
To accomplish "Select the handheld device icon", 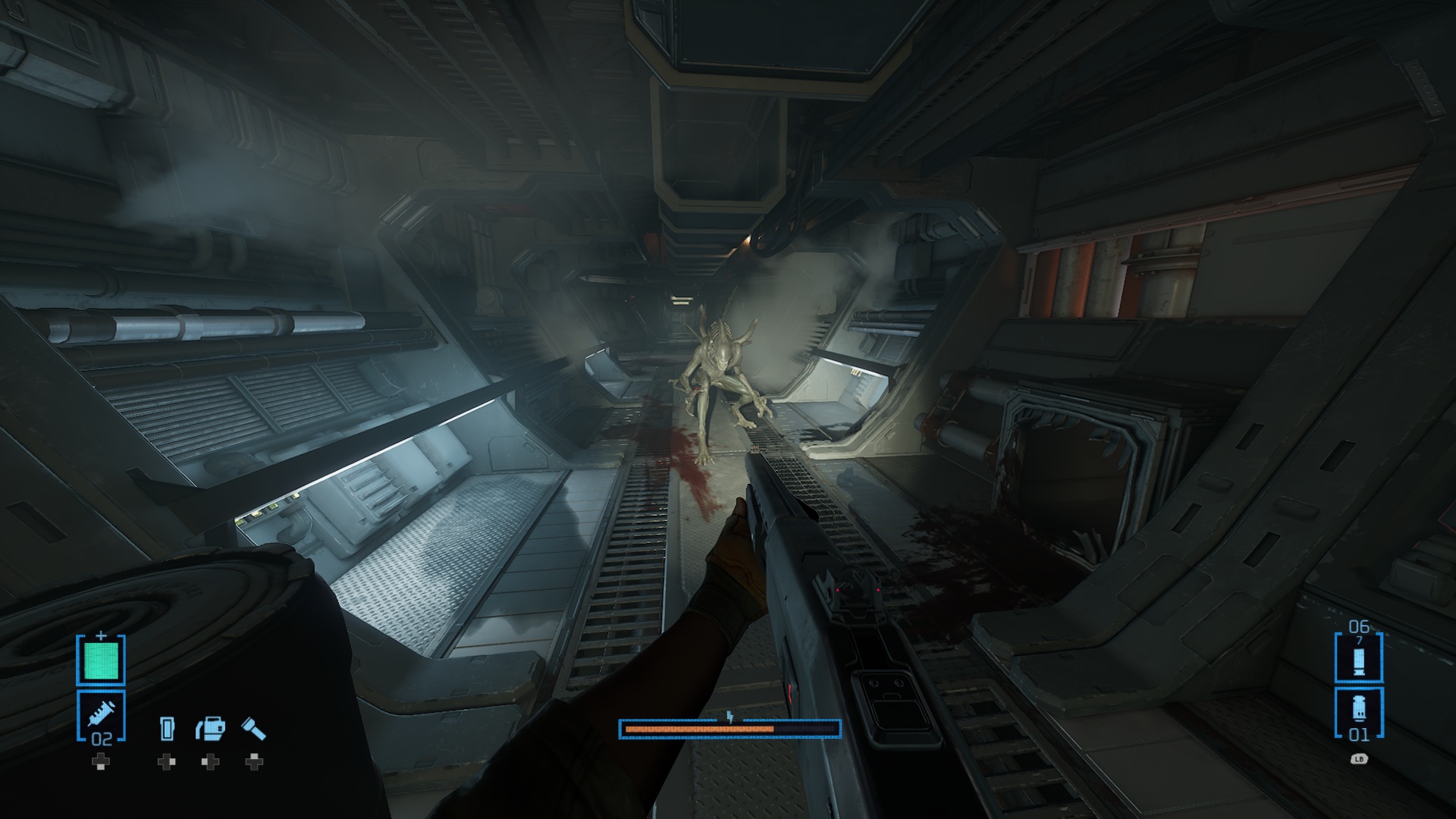I will [x=167, y=730].
